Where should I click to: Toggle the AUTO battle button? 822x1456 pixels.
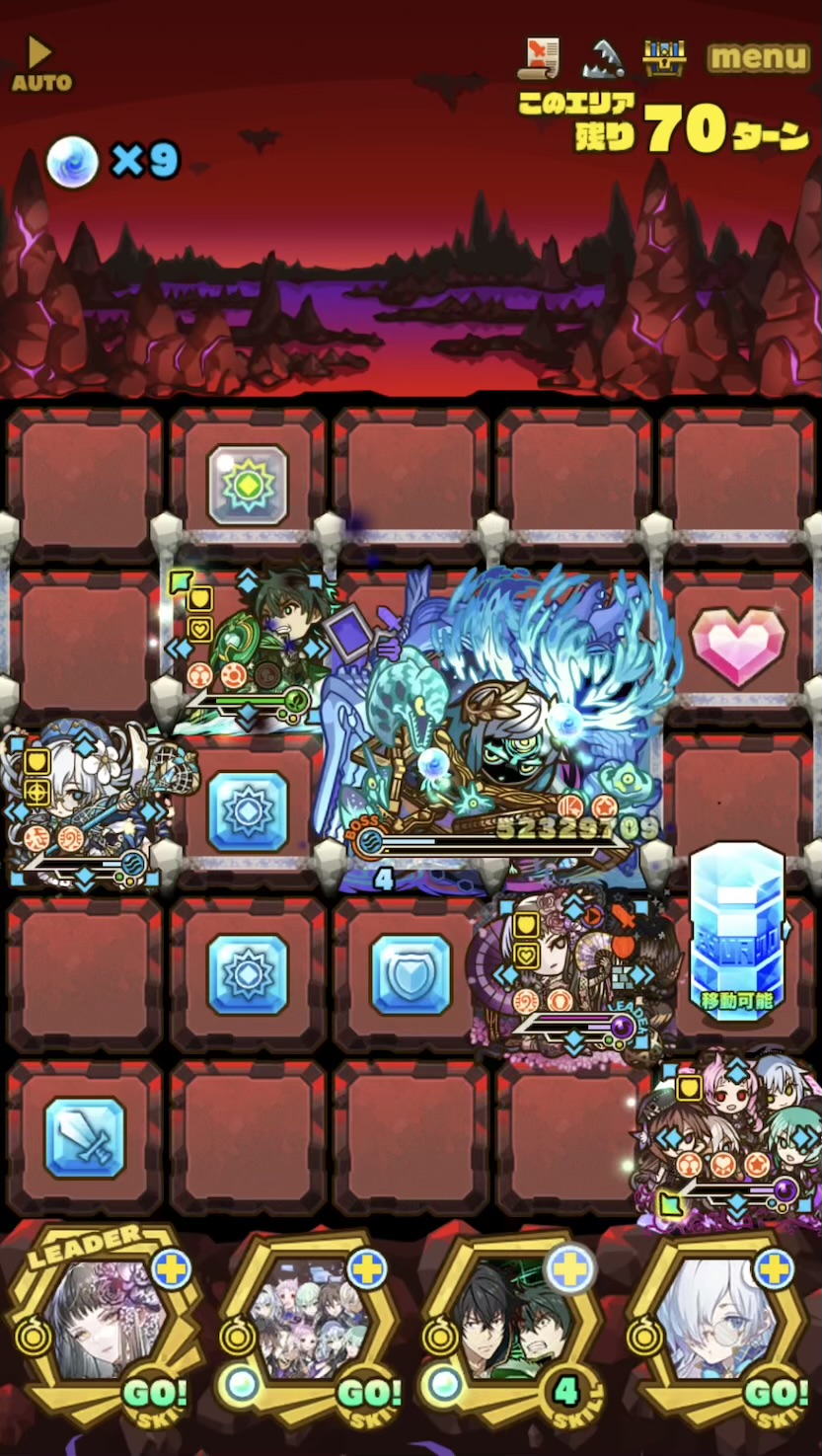coord(40,65)
